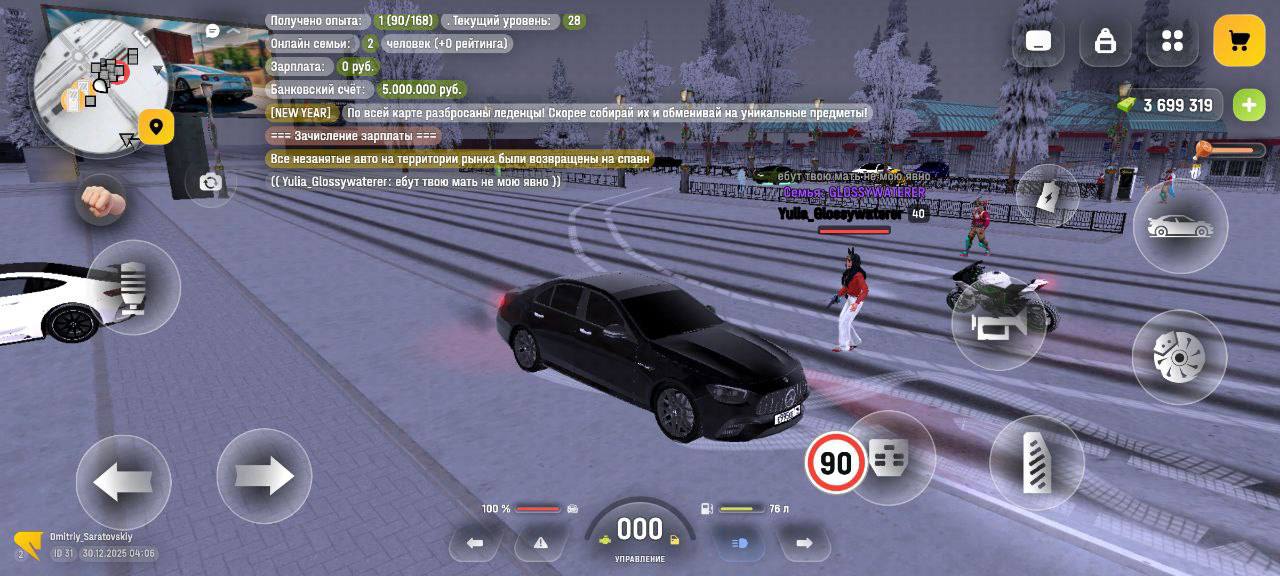
Task: Steer right with the big right arrow
Action: [x=264, y=476]
